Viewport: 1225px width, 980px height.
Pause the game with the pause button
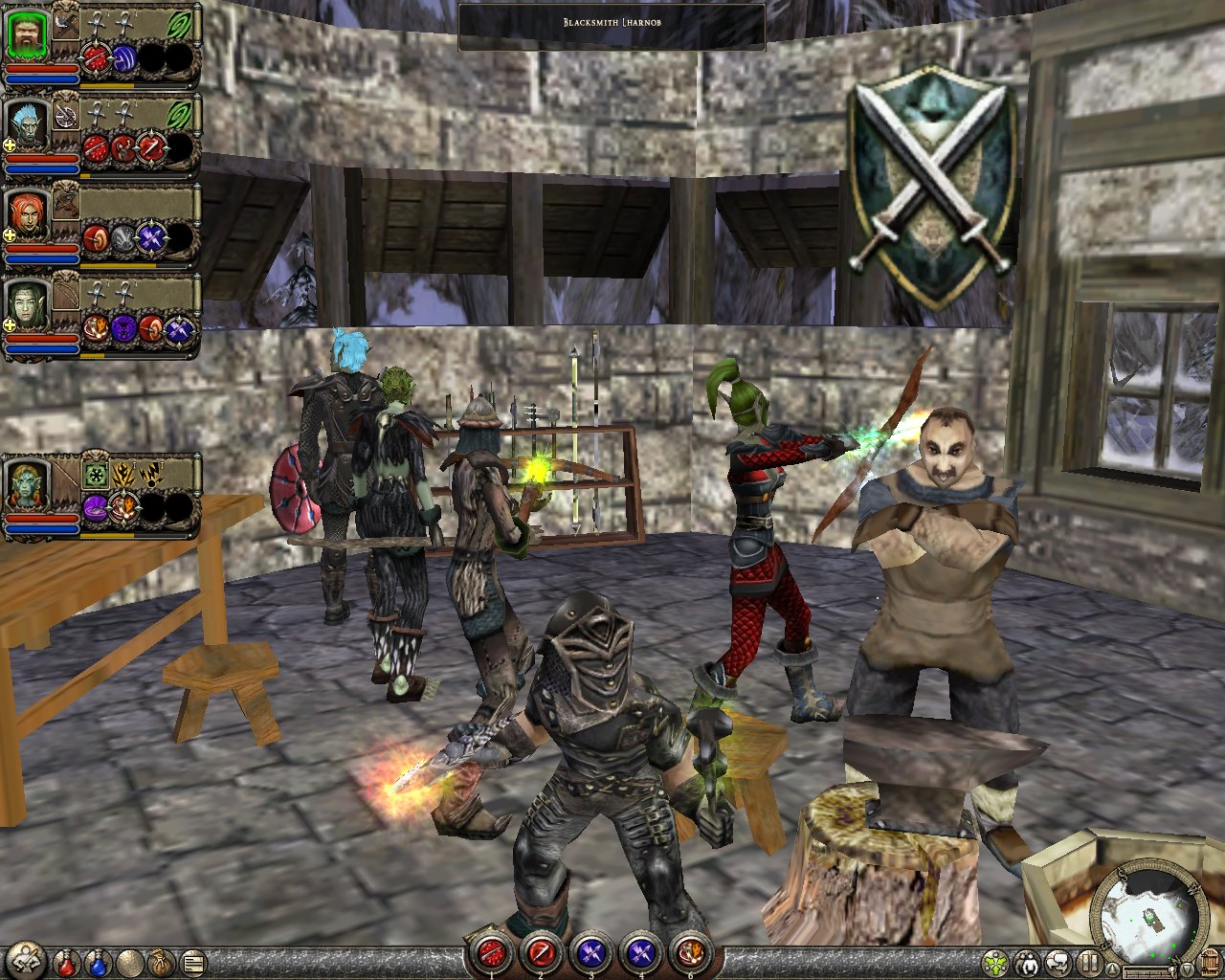click(1089, 961)
